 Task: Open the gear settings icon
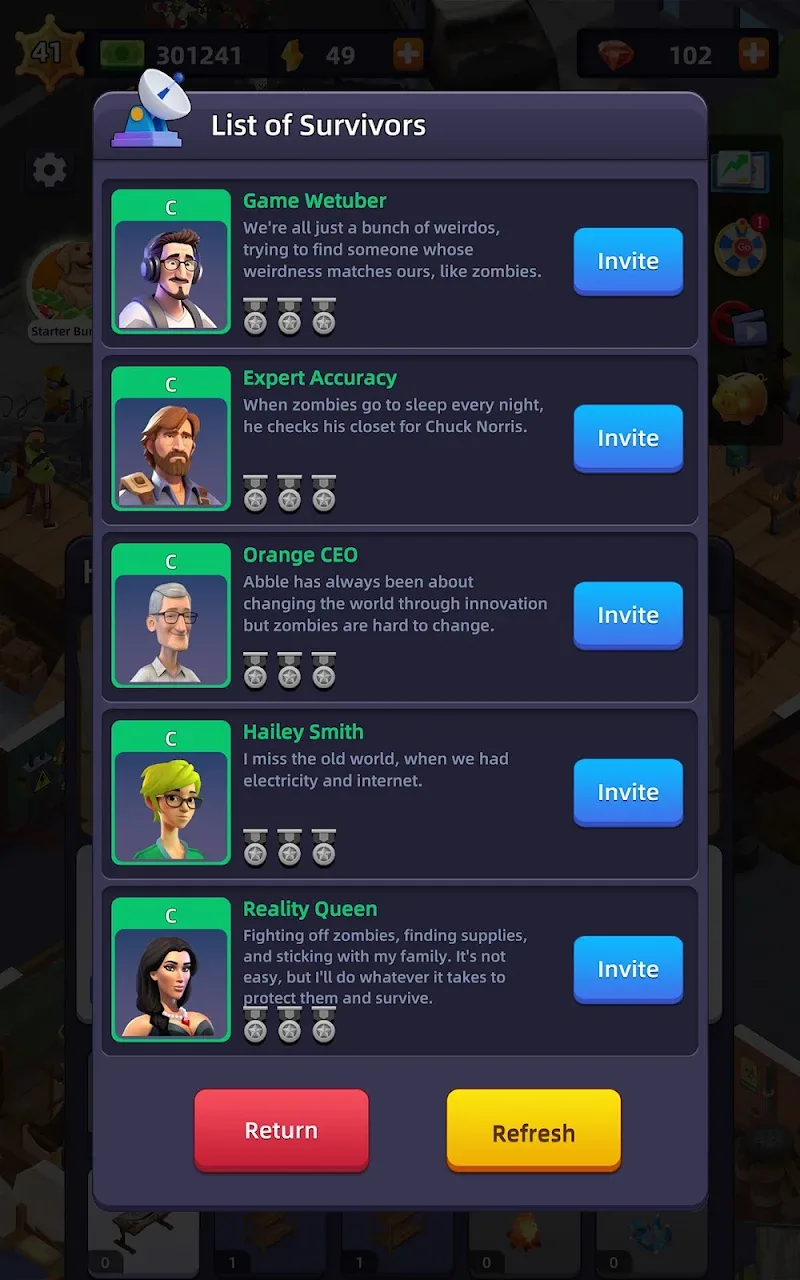pyautogui.click(x=49, y=171)
